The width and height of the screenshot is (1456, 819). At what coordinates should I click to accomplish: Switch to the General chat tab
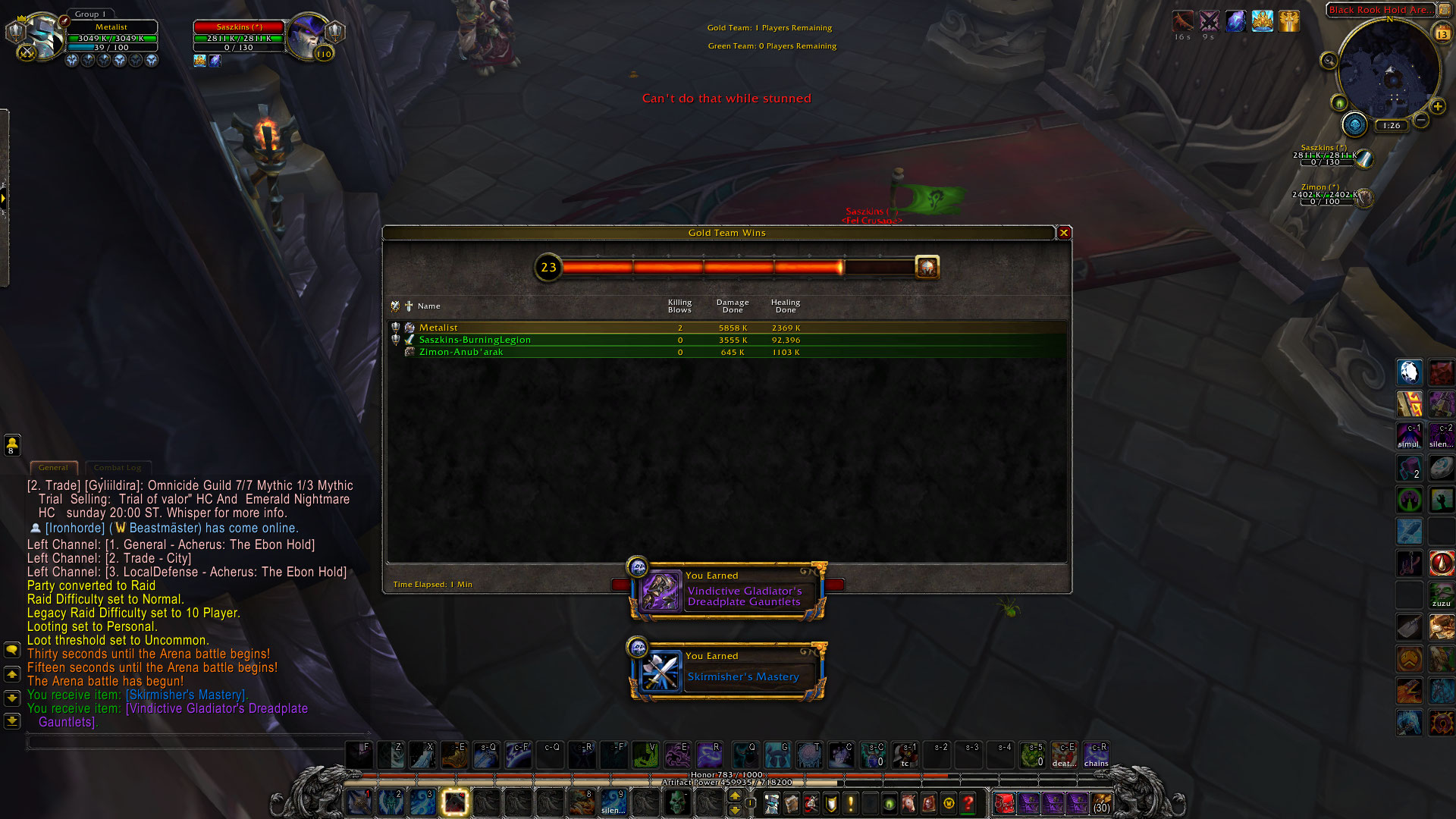click(53, 468)
